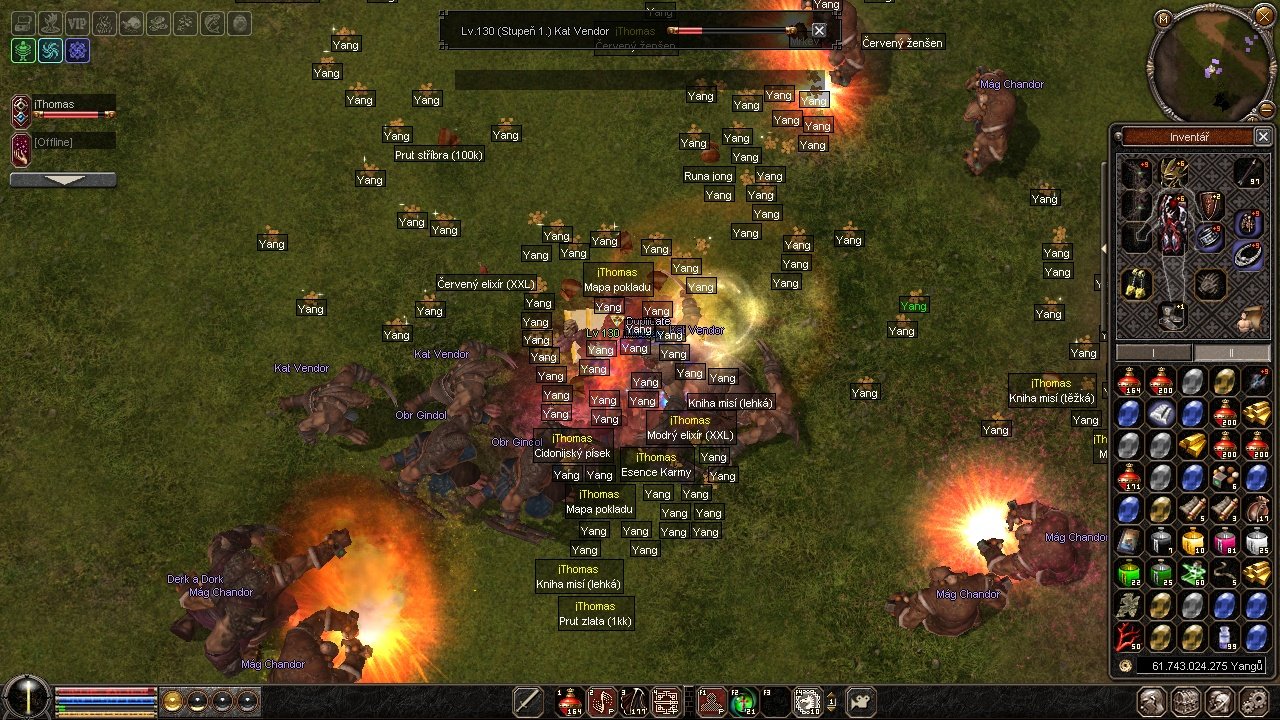This screenshot has height=720, width=1280.
Task: Click the VIP status icon
Action: [77, 22]
